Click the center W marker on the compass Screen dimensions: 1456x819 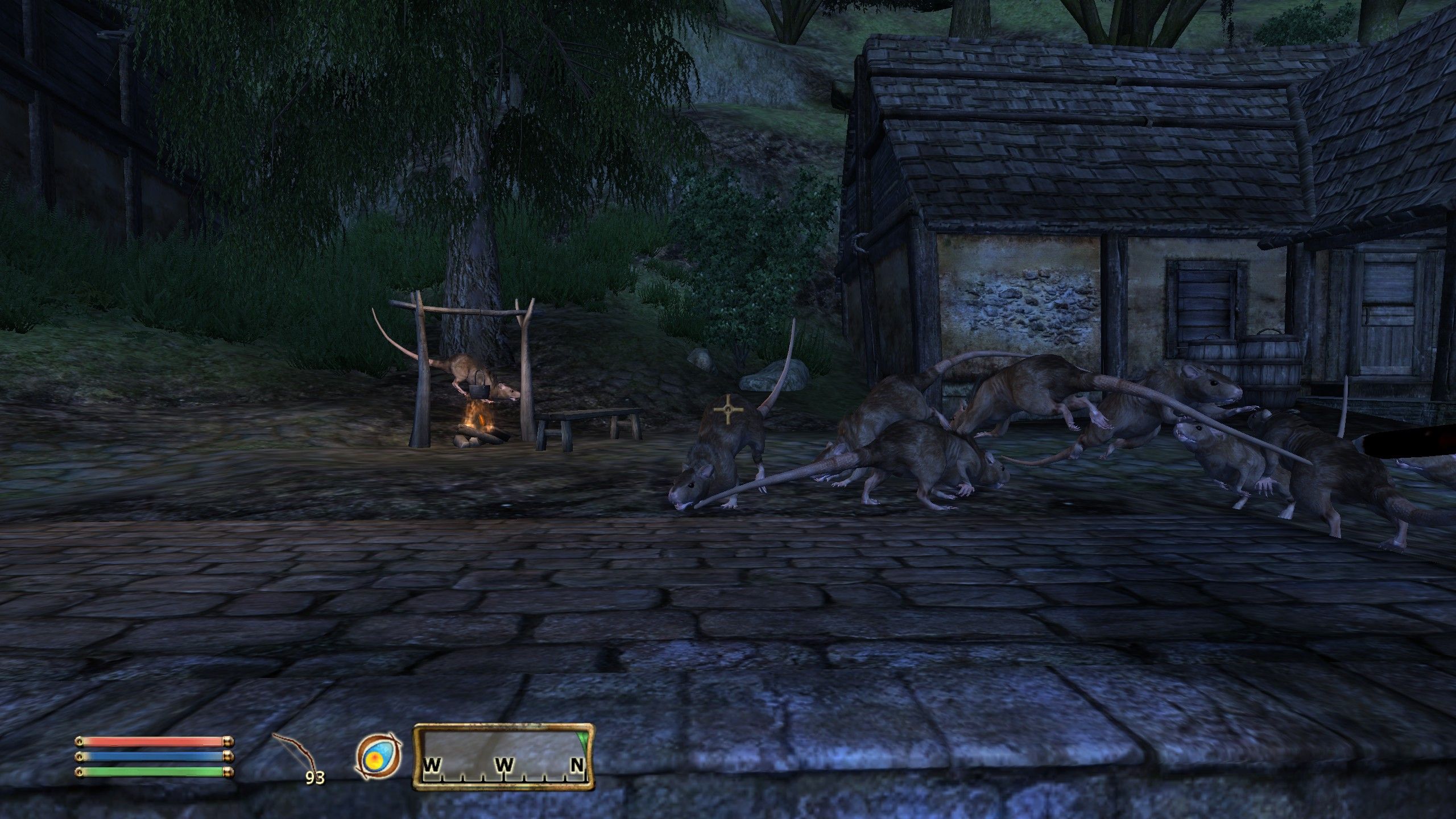504,766
